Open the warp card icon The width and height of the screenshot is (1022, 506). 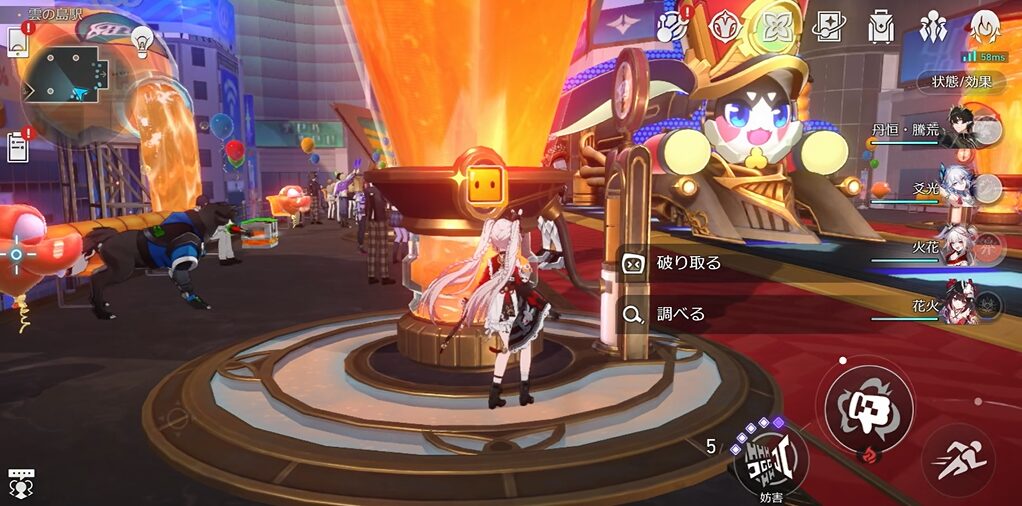[828, 27]
